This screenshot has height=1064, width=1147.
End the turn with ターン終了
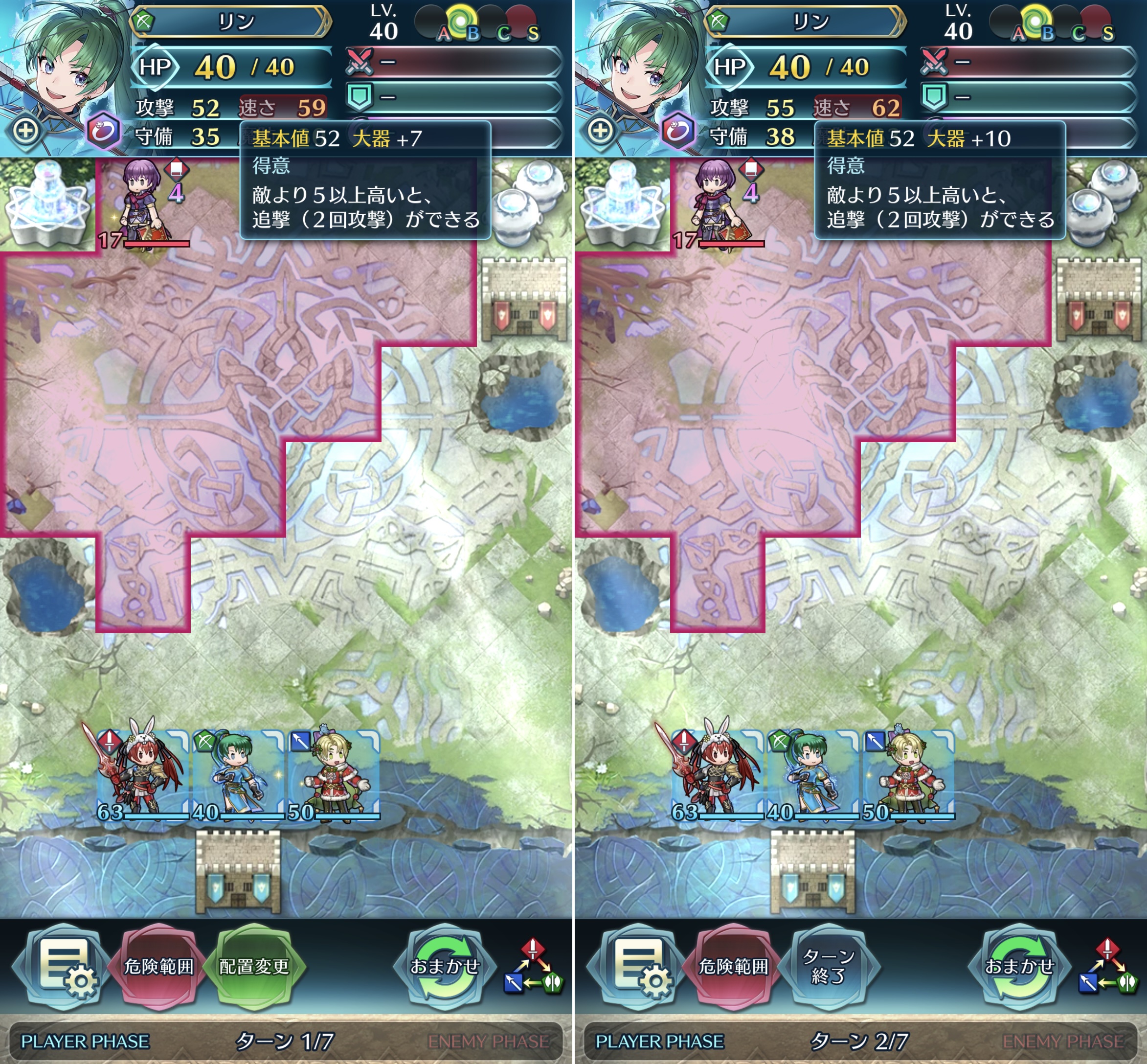(x=829, y=967)
